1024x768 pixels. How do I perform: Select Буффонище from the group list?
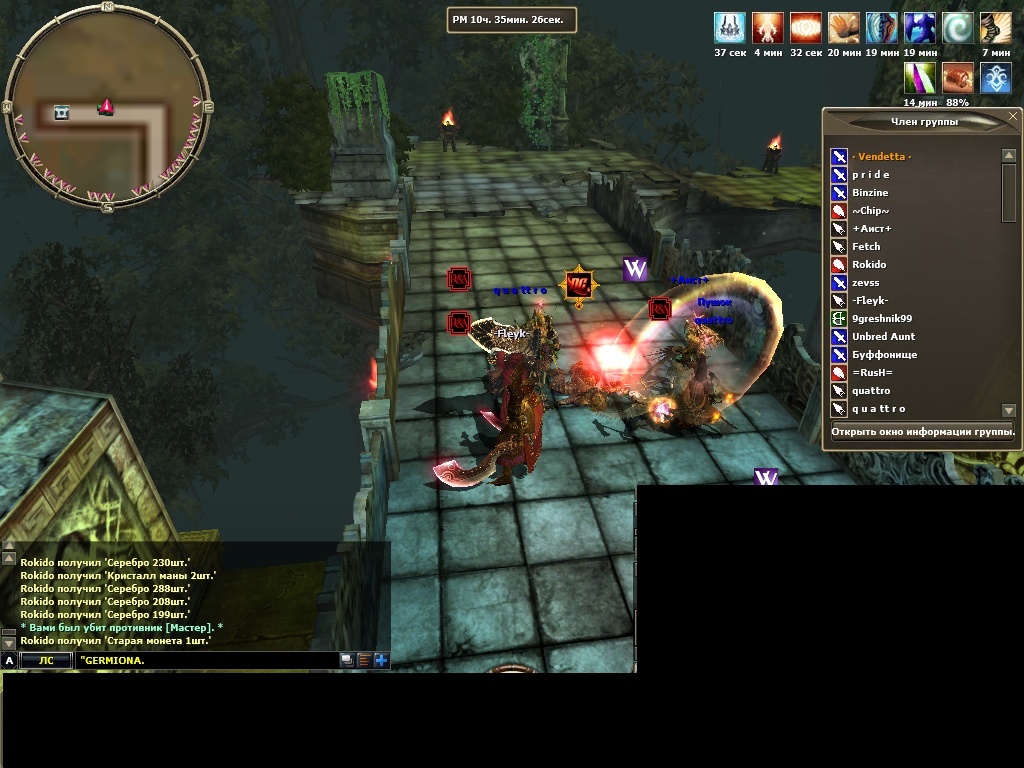pyautogui.click(x=884, y=354)
